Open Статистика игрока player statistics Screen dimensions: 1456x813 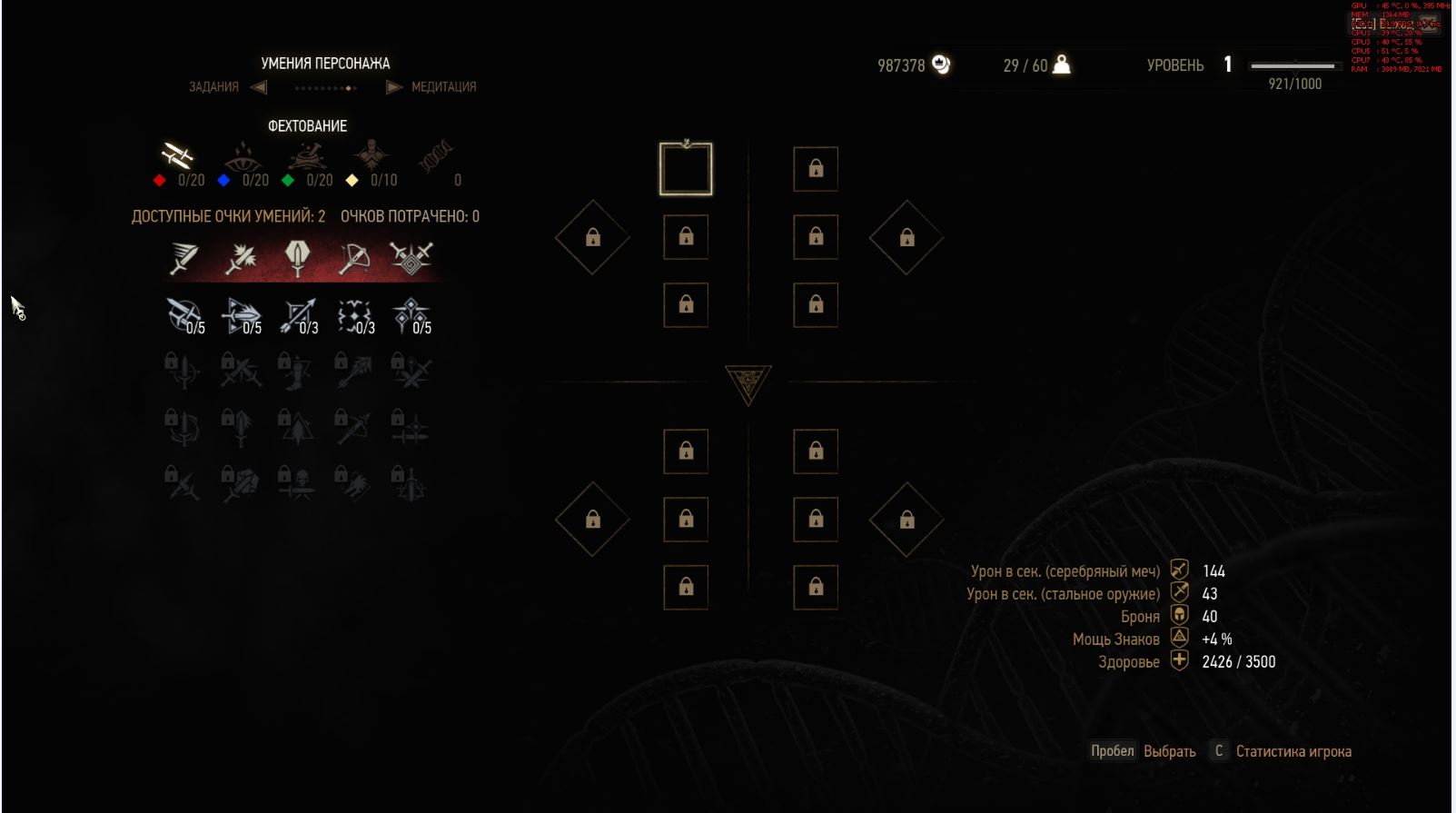point(1293,751)
